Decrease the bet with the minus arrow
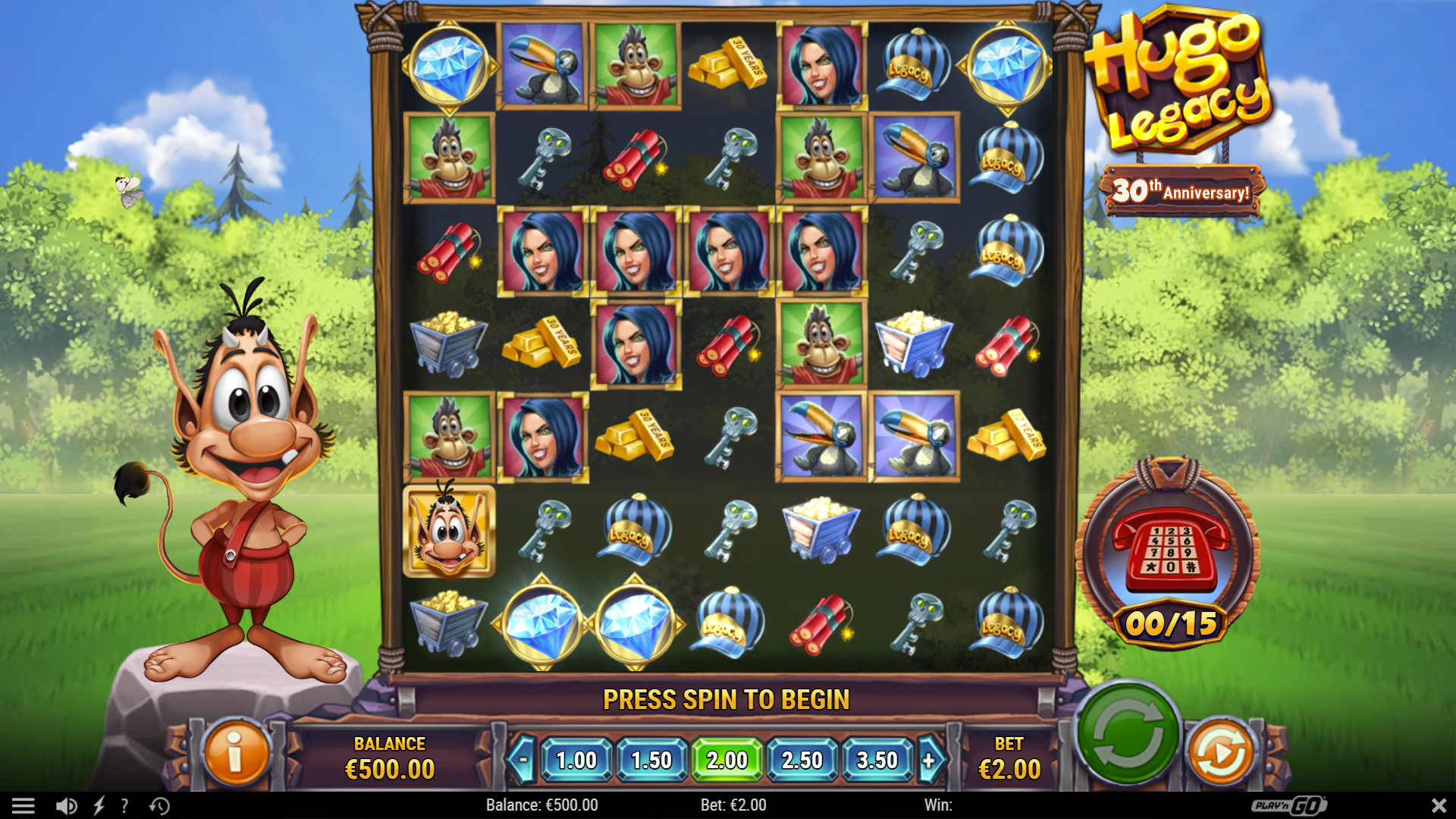This screenshot has height=819, width=1456. (524, 758)
